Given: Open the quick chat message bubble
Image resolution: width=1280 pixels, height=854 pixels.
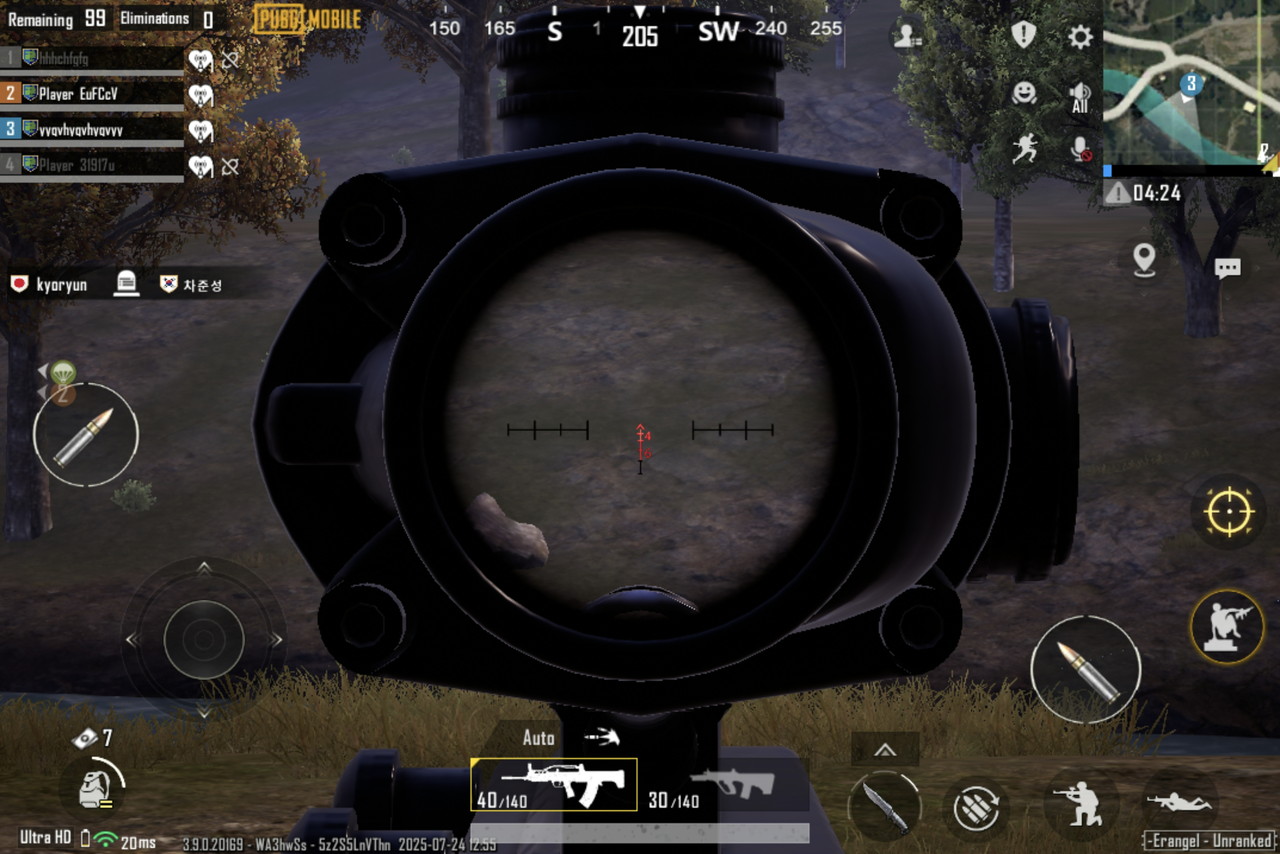Looking at the screenshot, I should [x=1227, y=268].
